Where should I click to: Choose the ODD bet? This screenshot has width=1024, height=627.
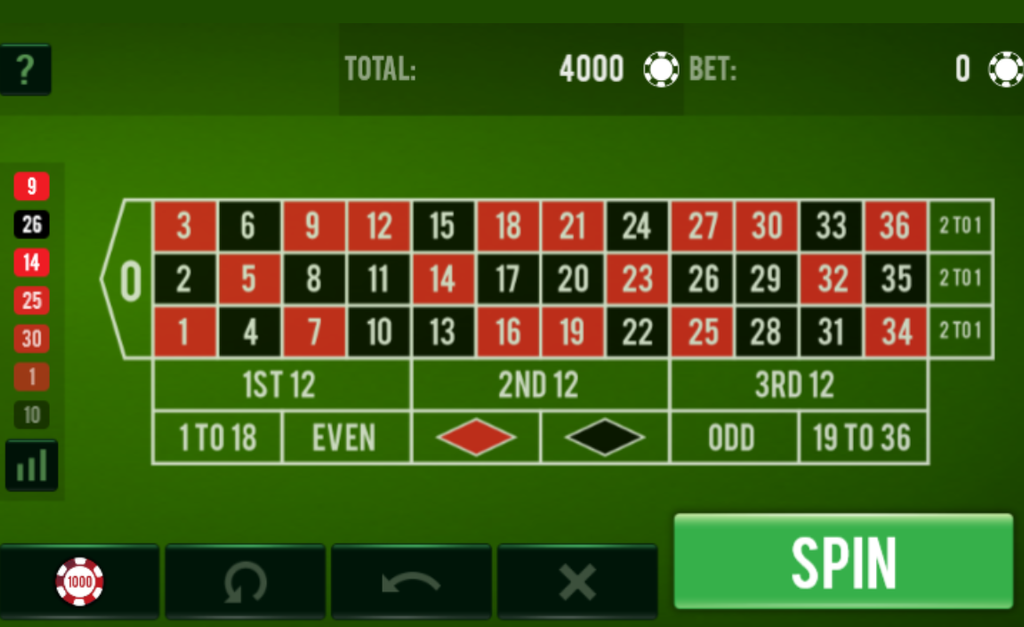pos(733,438)
